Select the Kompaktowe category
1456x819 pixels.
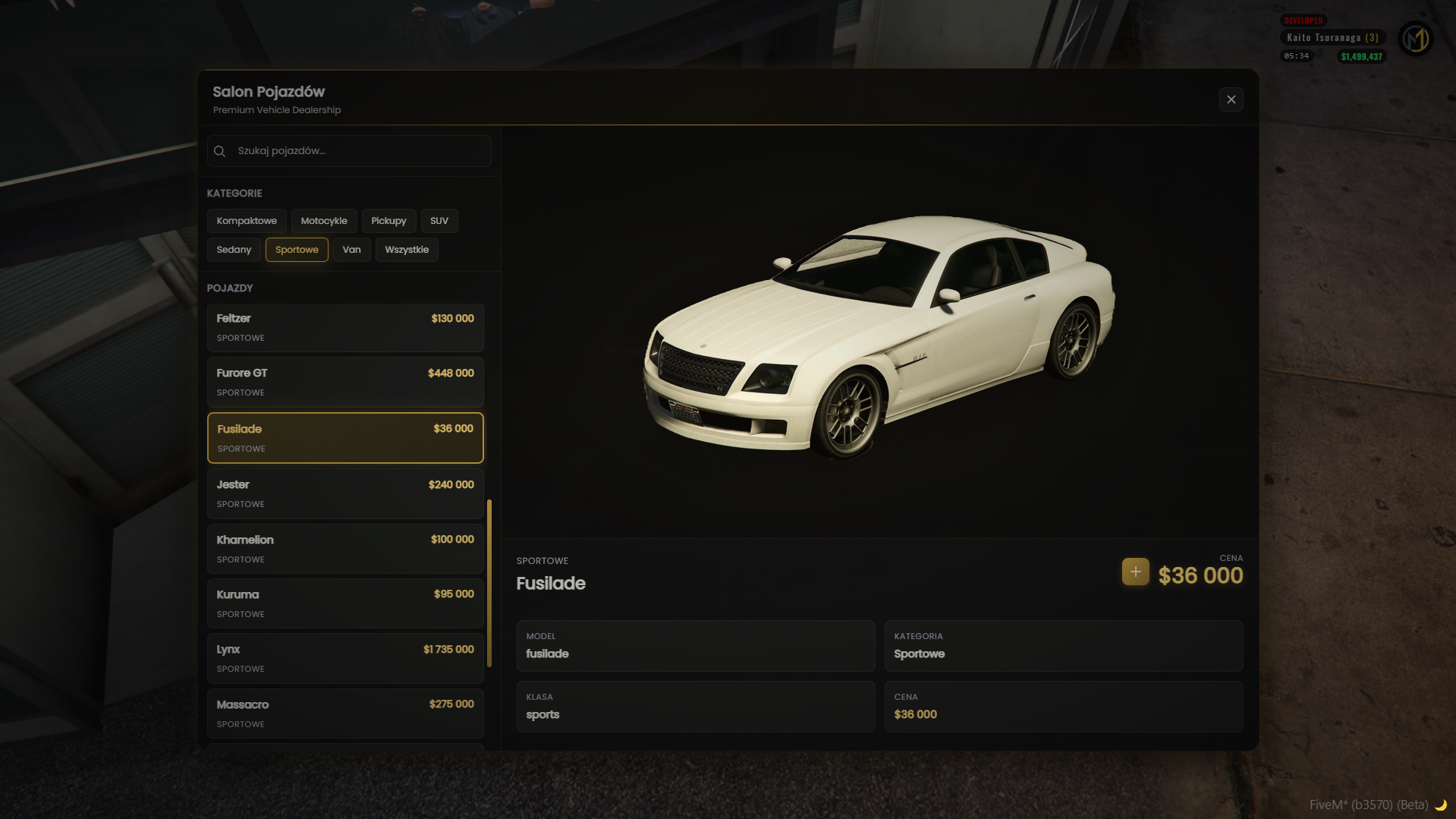247,221
